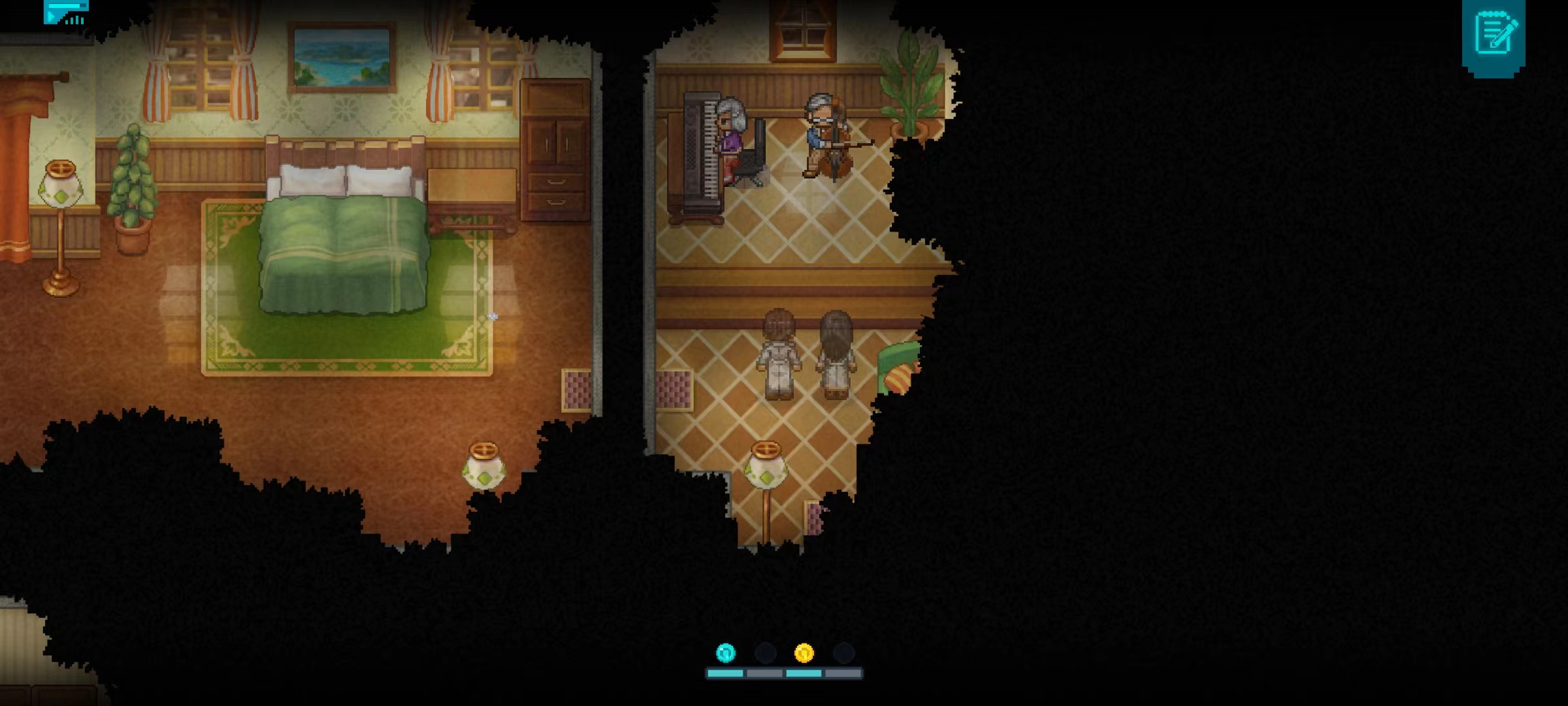Tap the cyan arrow tab with signal bars
Screen dimensions: 1568x706
tap(65, 12)
